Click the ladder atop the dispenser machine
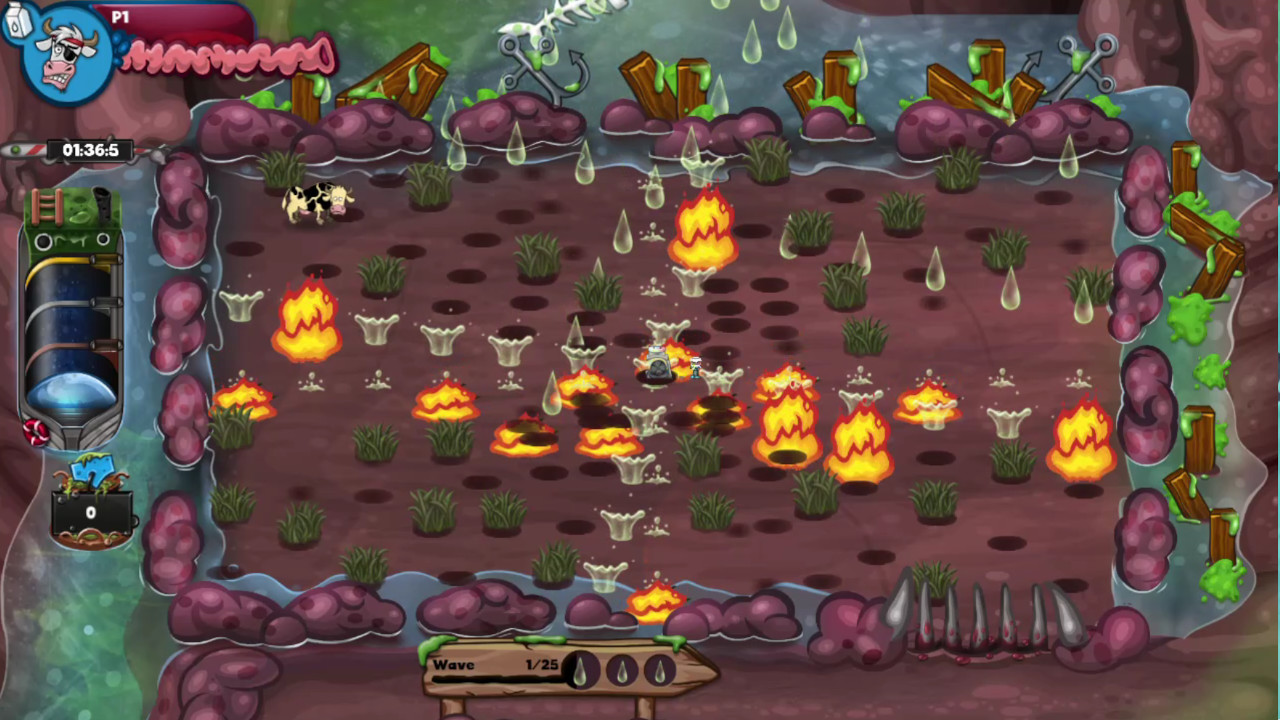Screen dimensions: 1280x720 pyautogui.click(x=46, y=205)
